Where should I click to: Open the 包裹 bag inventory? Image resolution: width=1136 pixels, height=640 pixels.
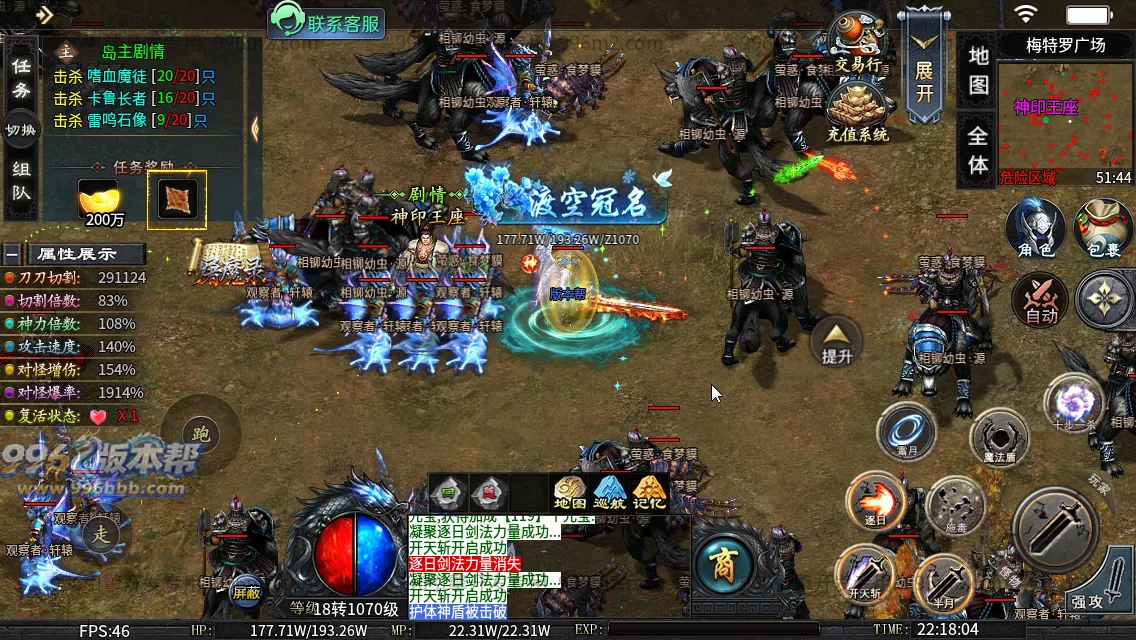coord(1103,228)
